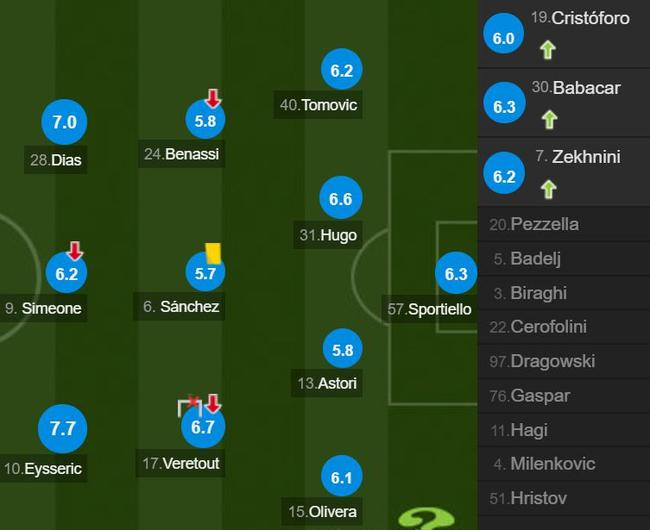Open Tomovic's player rating details
The height and width of the screenshot is (530, 650).
click(341, 71)
